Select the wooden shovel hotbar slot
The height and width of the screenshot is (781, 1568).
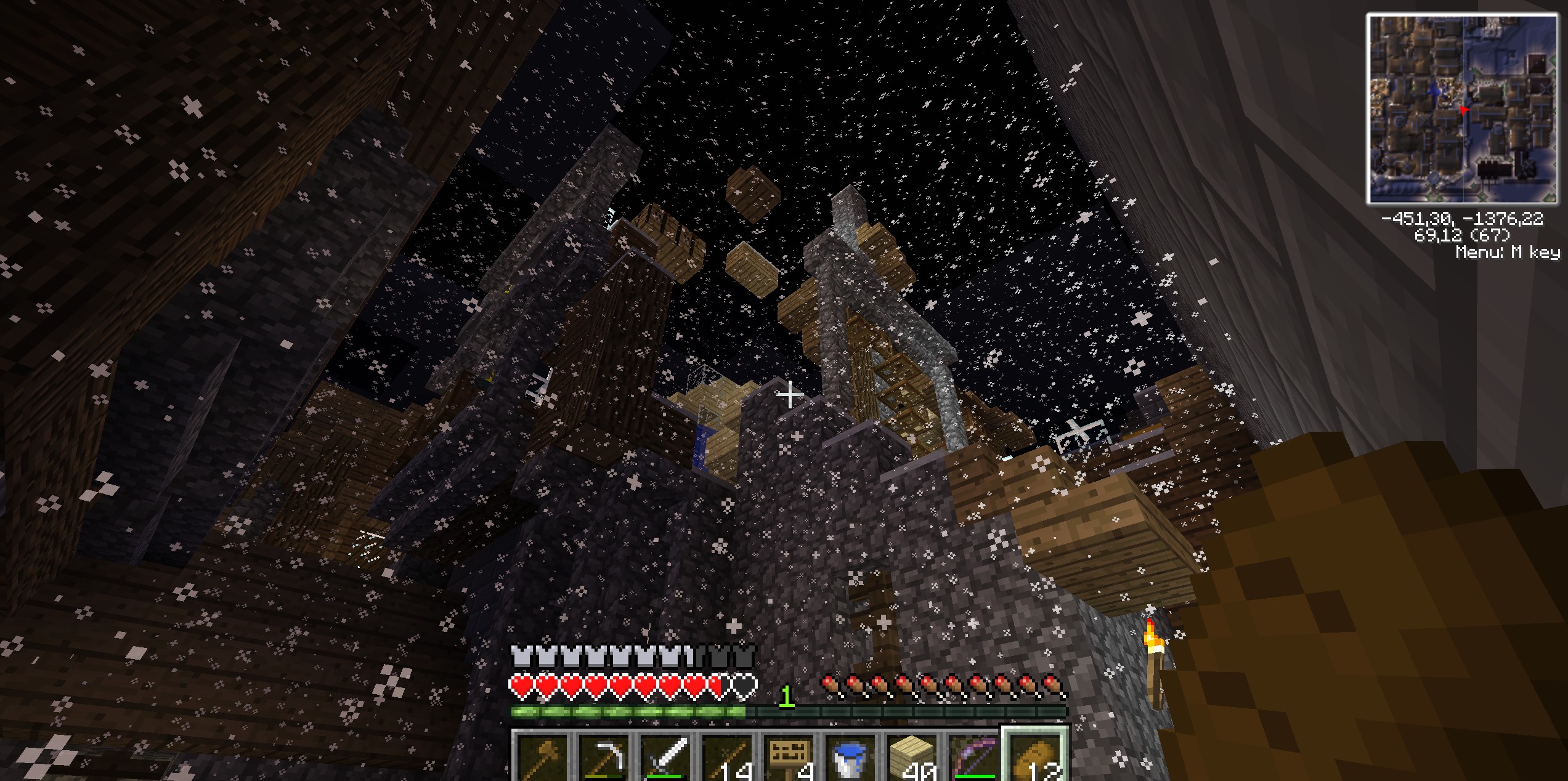543,758
